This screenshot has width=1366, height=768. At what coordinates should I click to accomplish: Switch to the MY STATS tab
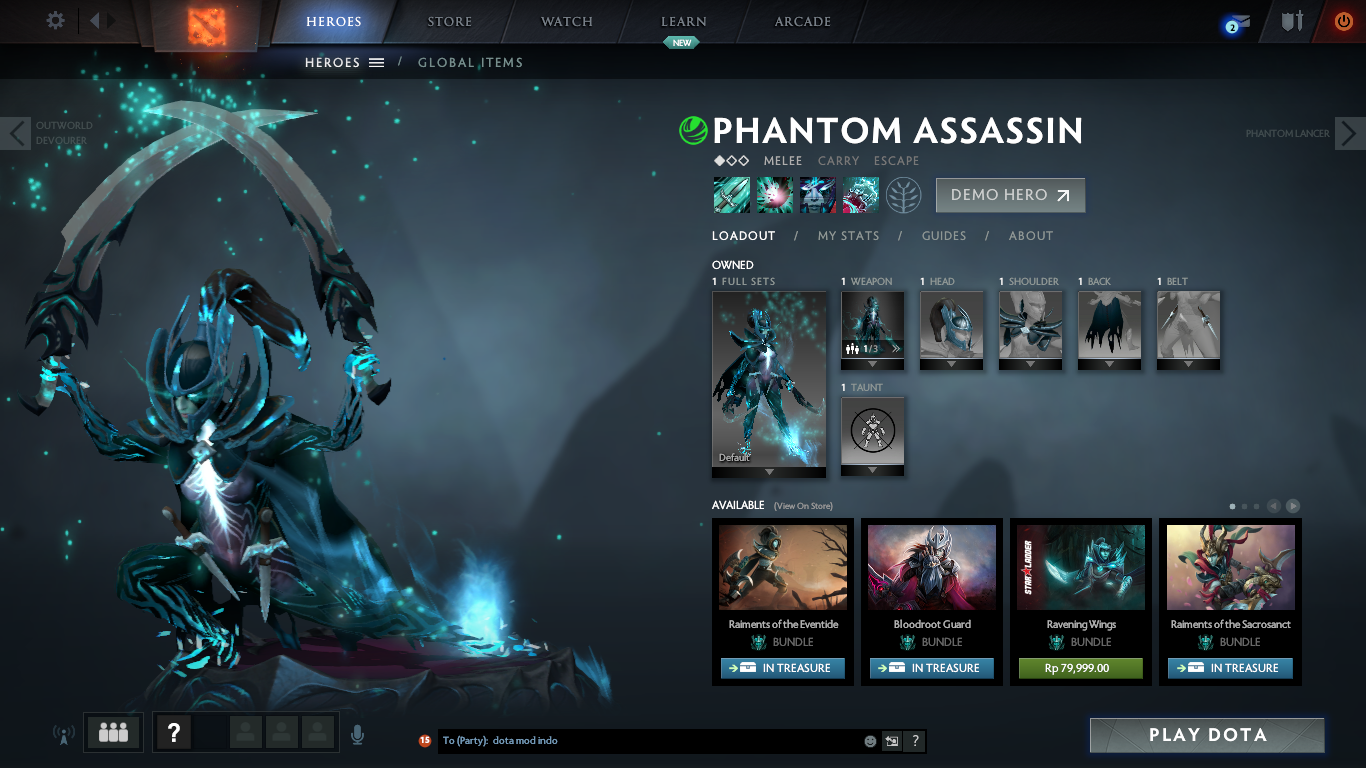pyautogui.click(x=849, y=236)
